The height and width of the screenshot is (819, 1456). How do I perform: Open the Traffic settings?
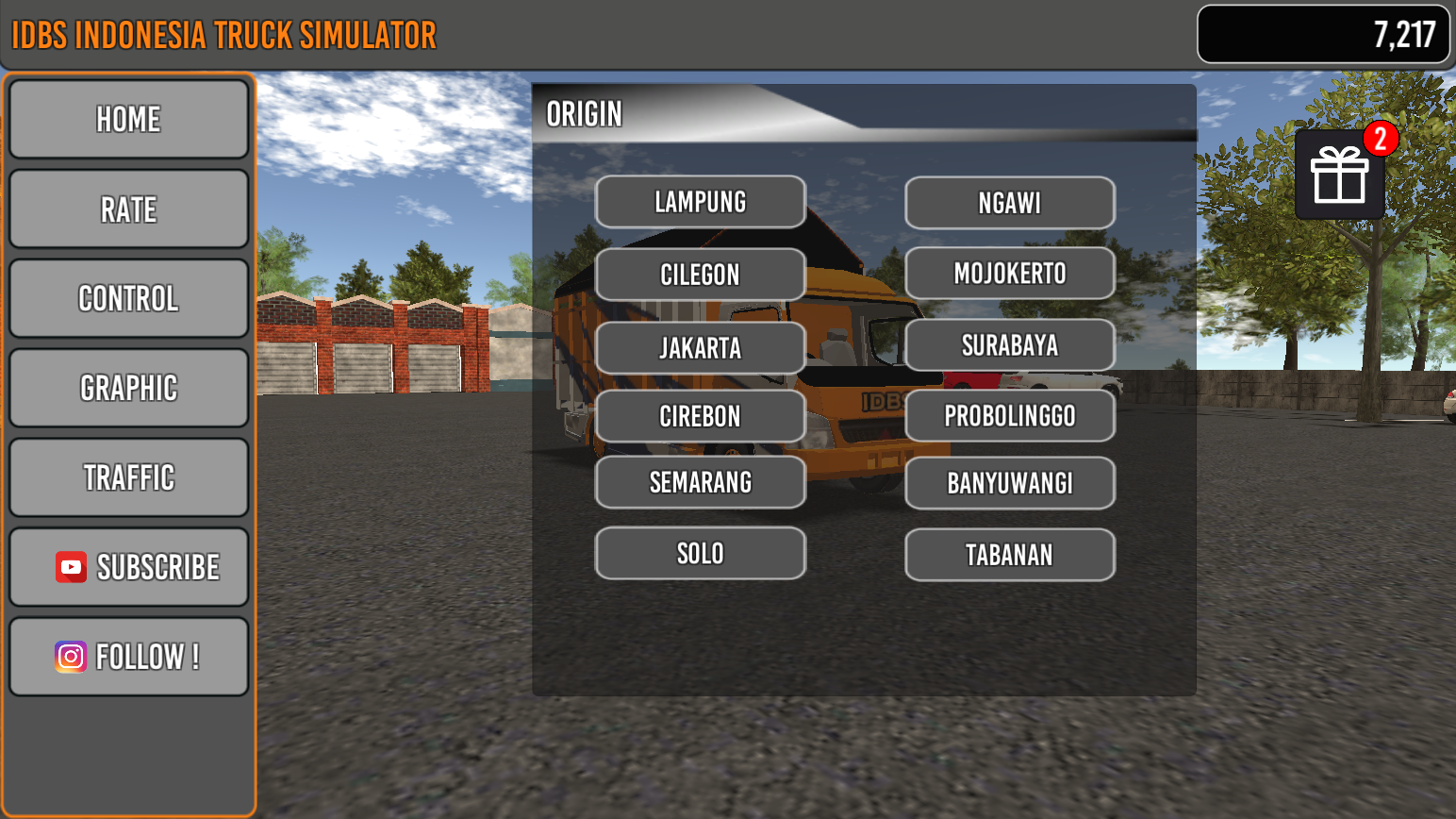coord(128,477)
